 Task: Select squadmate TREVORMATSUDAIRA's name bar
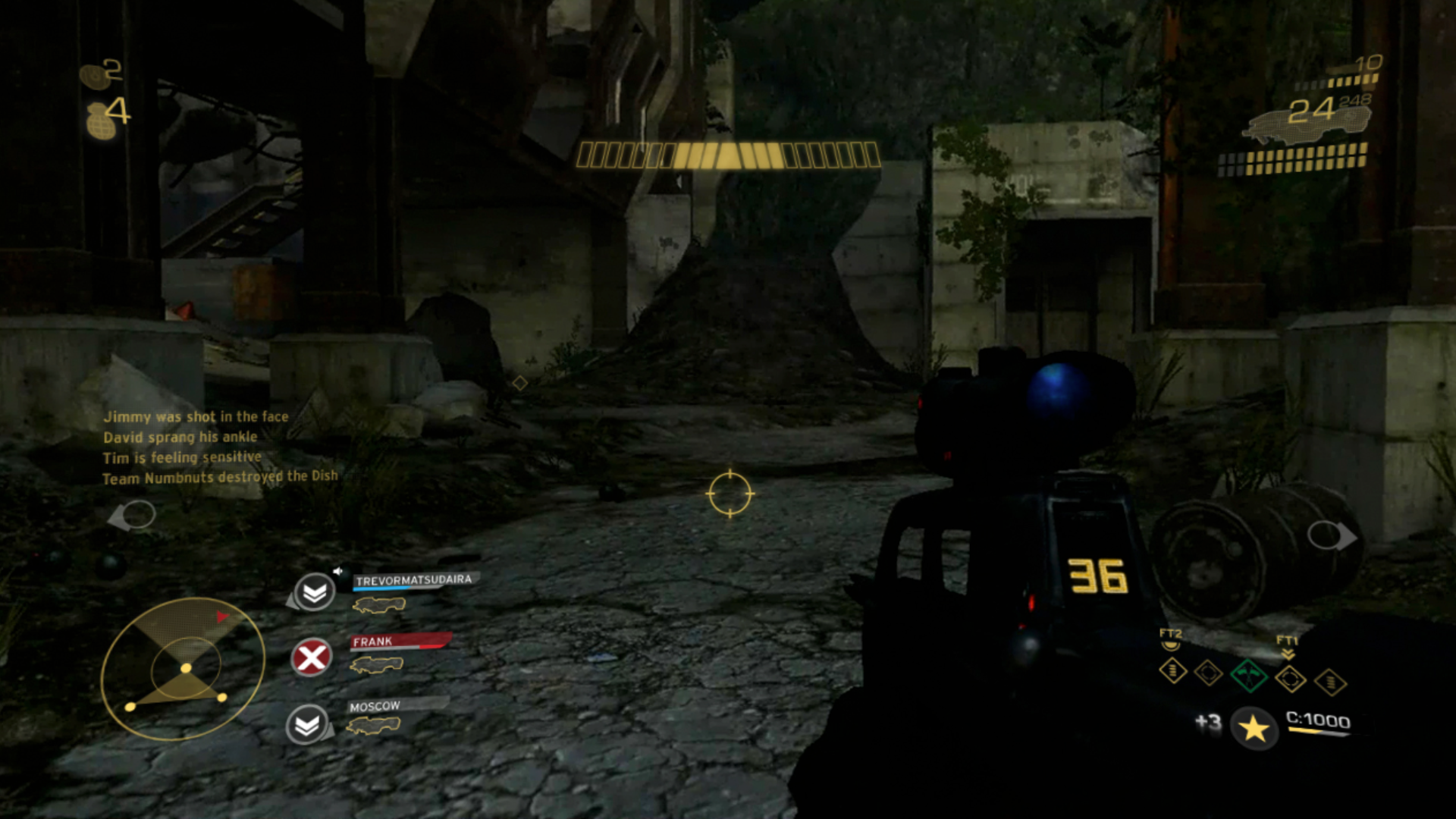(x=414, y=581)
